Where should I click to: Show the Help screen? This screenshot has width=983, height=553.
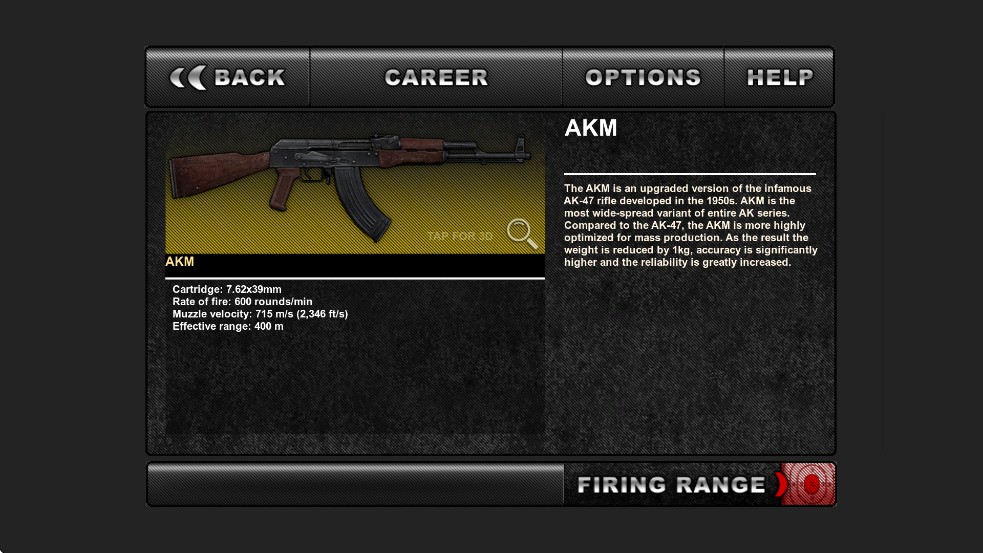[x=779, y=77]
